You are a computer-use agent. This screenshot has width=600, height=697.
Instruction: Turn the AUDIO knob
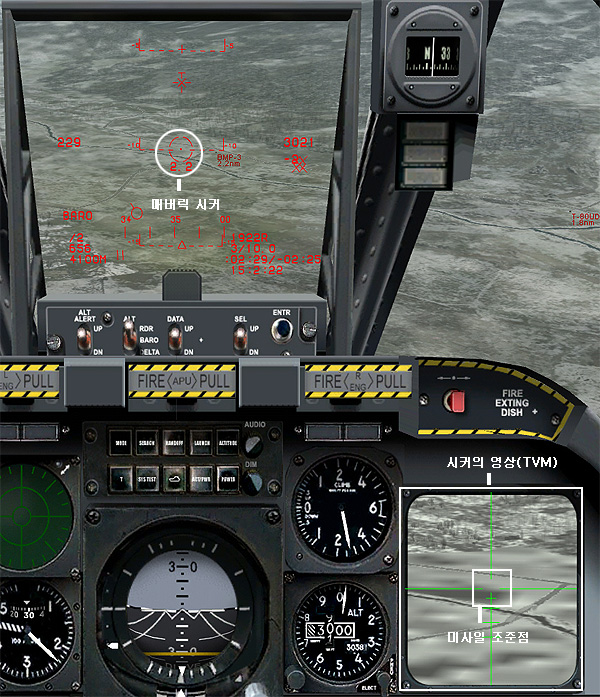pyautogui.click(x=253, y=444)
